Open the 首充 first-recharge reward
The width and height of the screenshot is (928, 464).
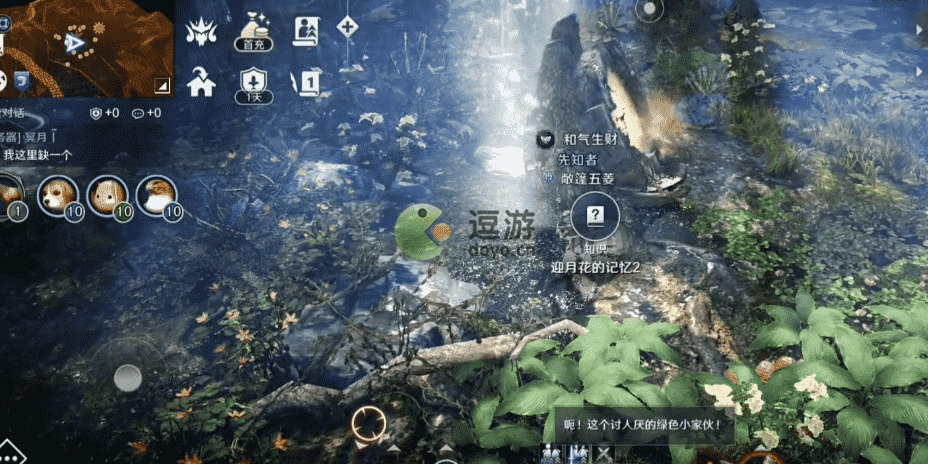(x=252, y=32)
